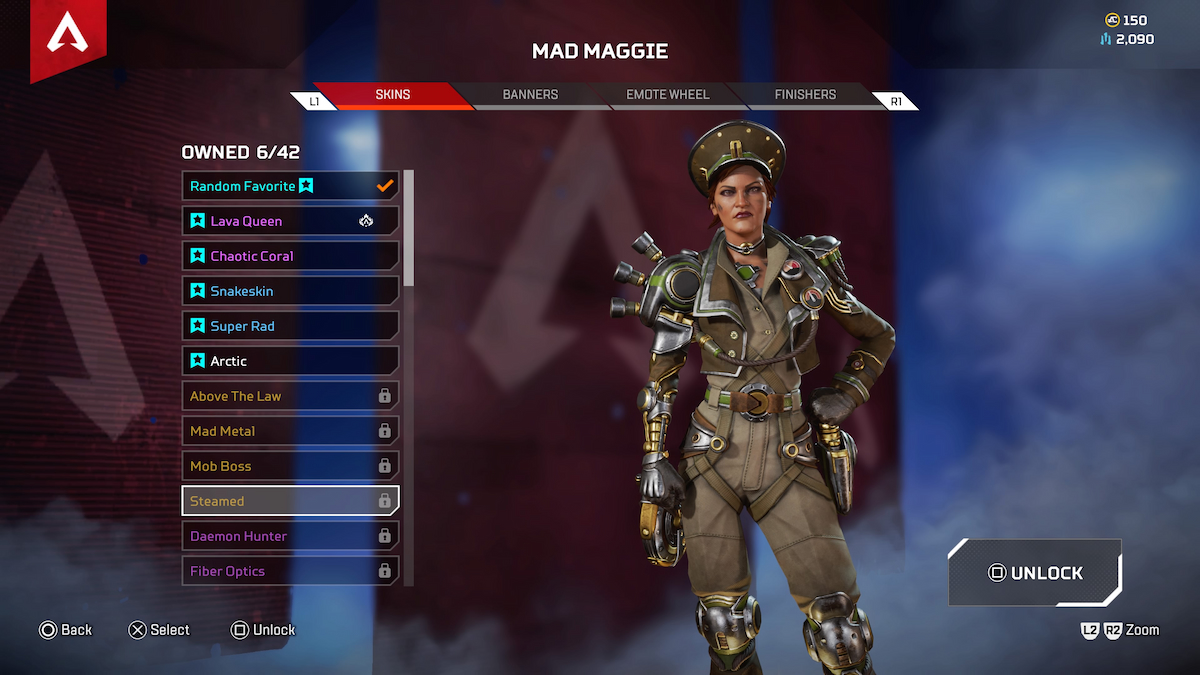Click the skin list scrollbar
The image size is (1200, 675).
408,230
